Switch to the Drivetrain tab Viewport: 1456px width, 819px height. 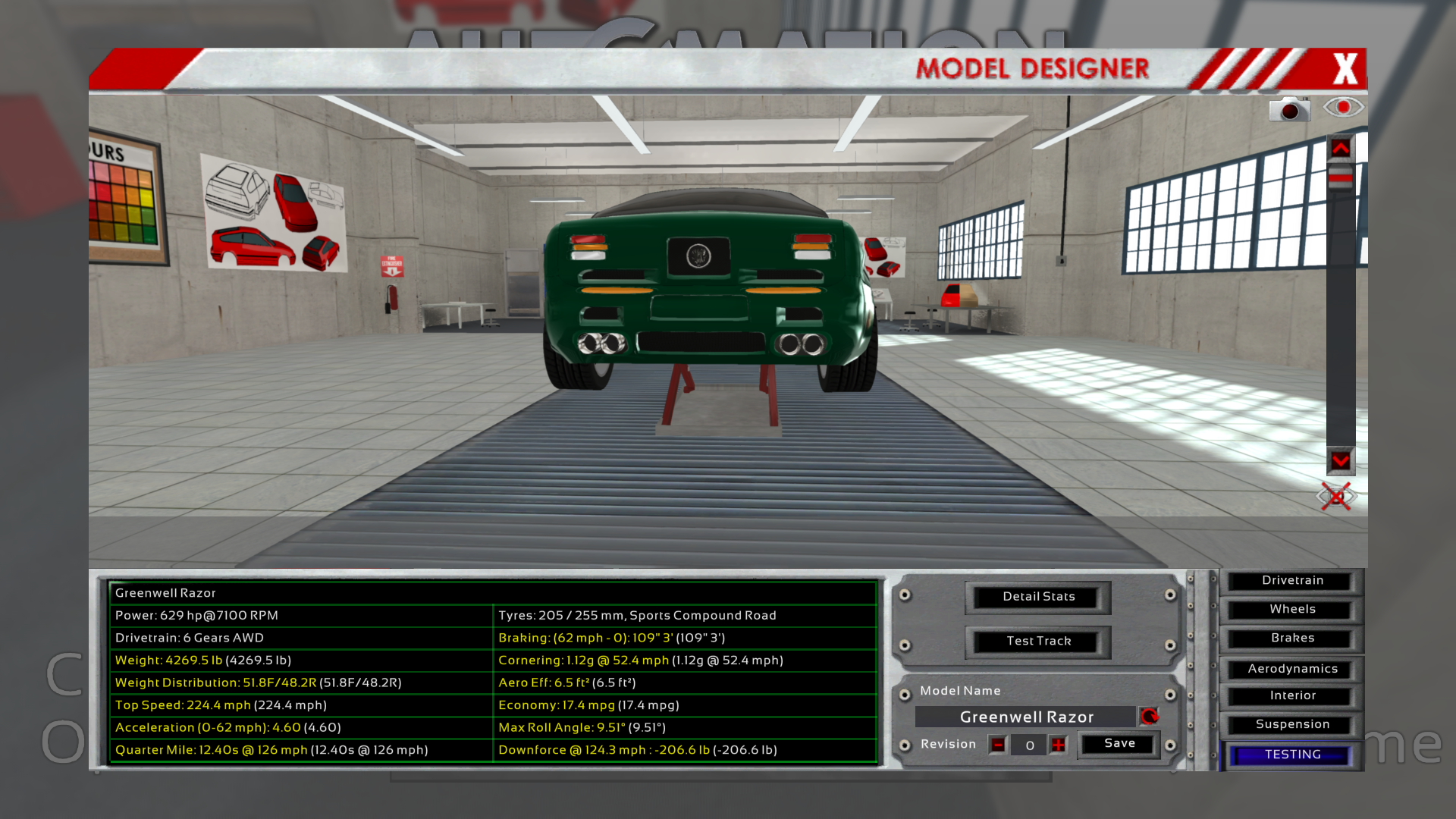tap(1292, 581)
